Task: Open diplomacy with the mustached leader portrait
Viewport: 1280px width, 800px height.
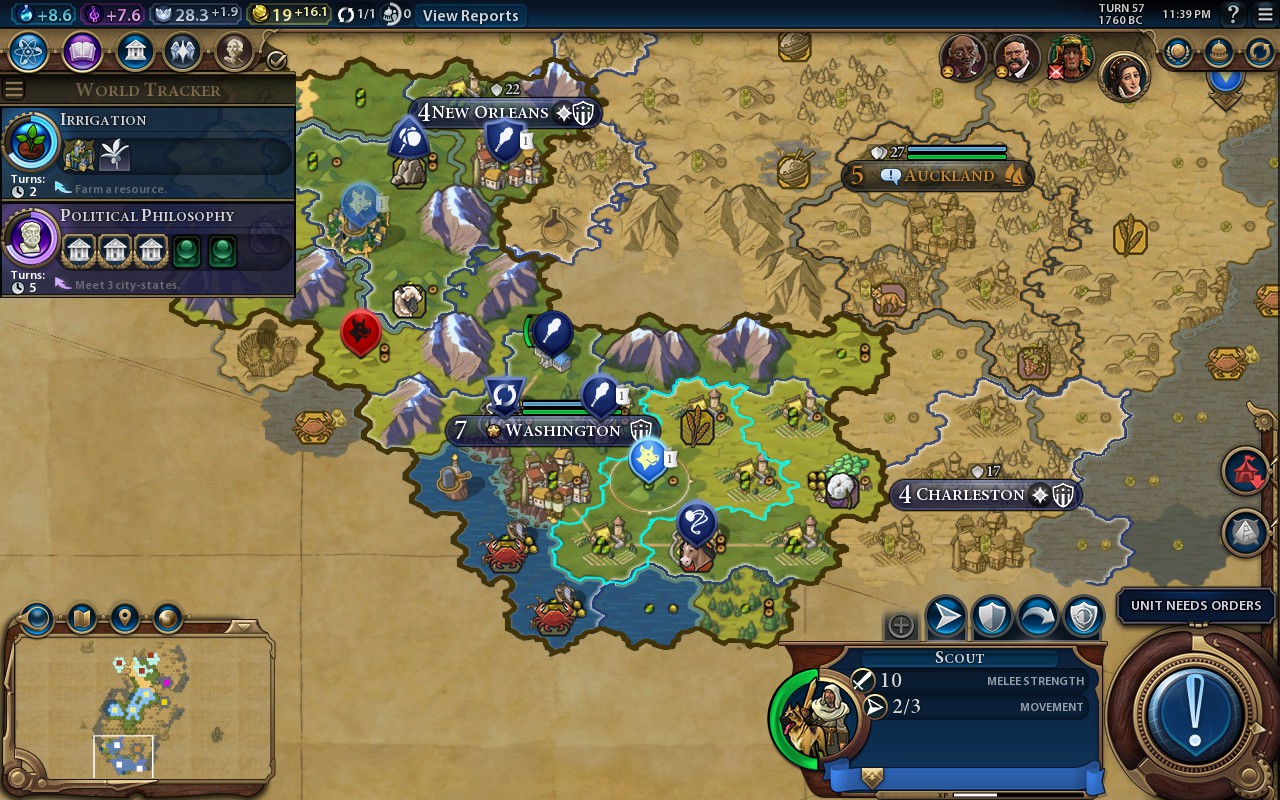Action: point(1016,59)
